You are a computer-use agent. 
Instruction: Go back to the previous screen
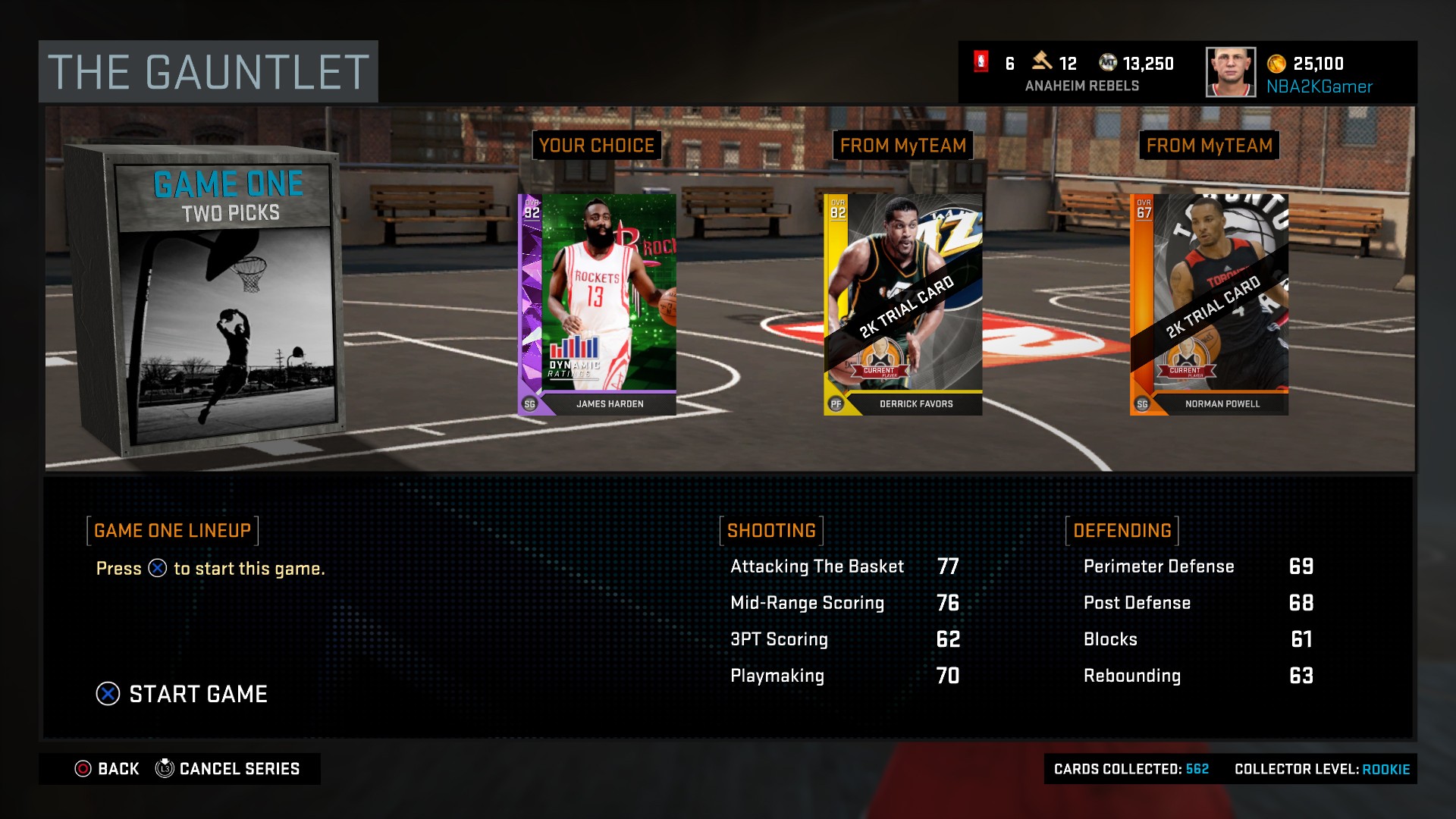pos(107,769)
